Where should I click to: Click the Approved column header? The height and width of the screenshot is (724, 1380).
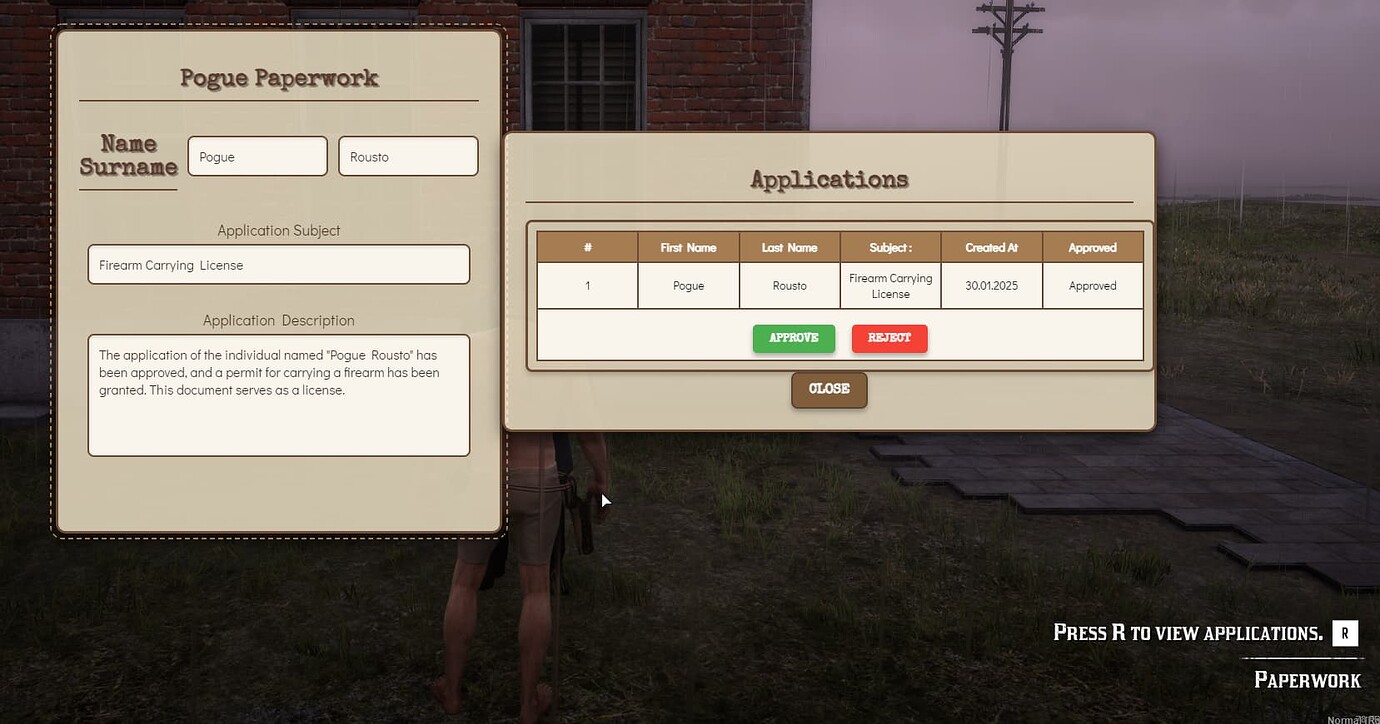pos(1092,247)
